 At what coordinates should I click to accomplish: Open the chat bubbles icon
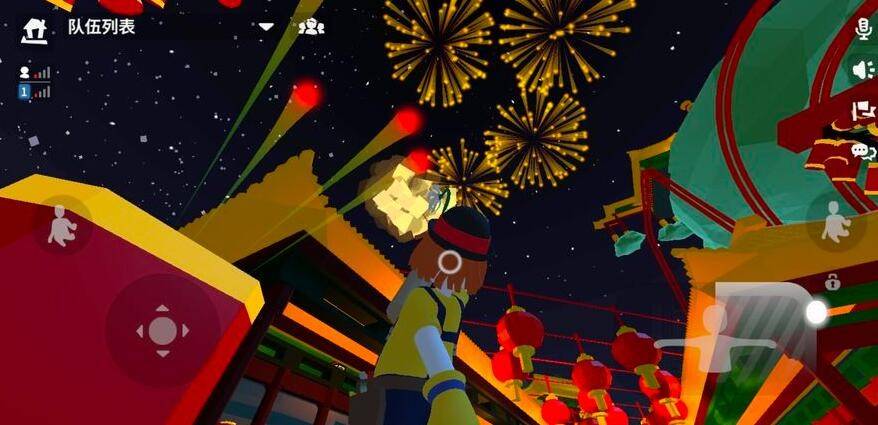click(862, 151)
